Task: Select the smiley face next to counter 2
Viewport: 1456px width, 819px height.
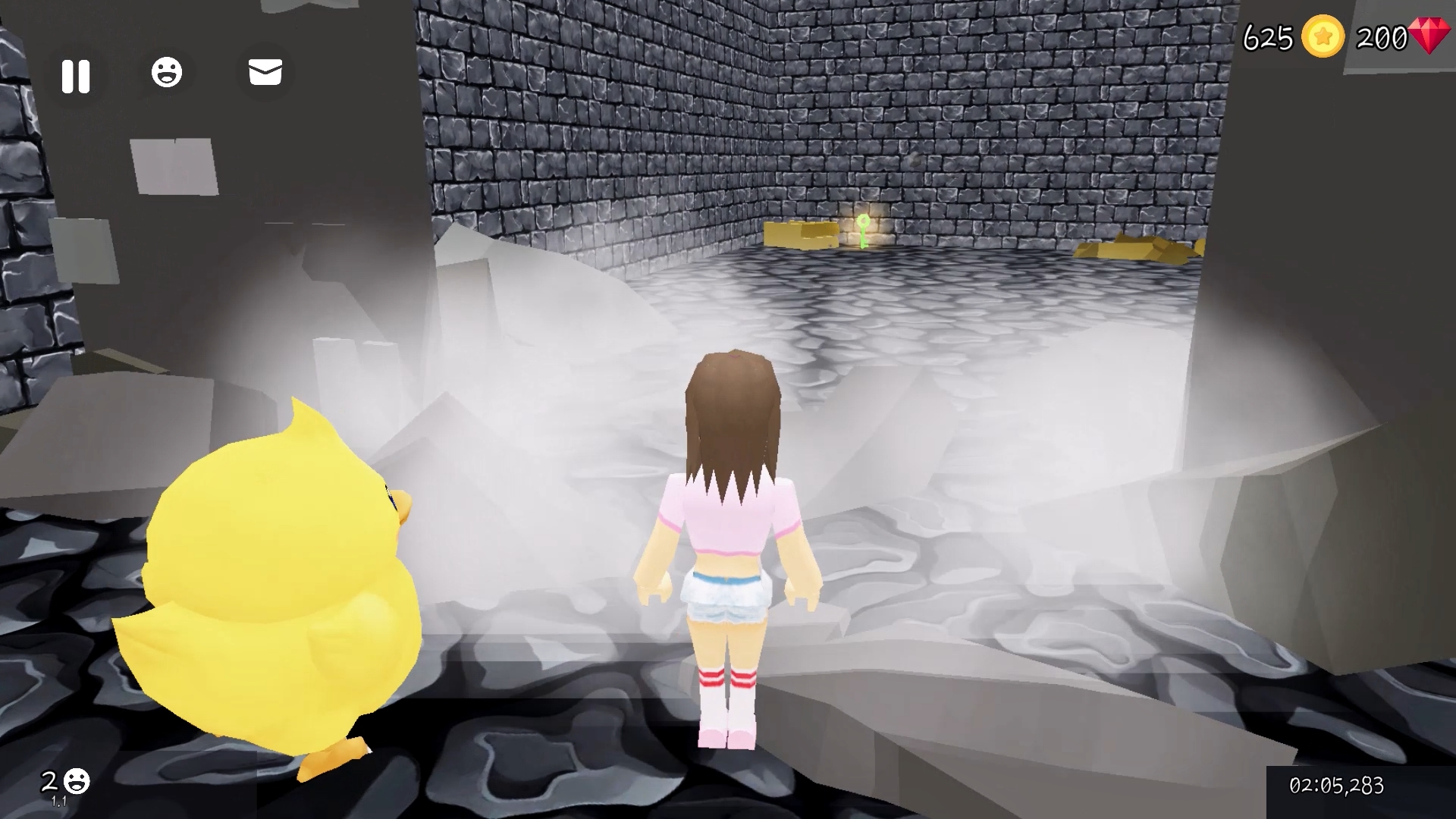Action: [x=76, y=780]
